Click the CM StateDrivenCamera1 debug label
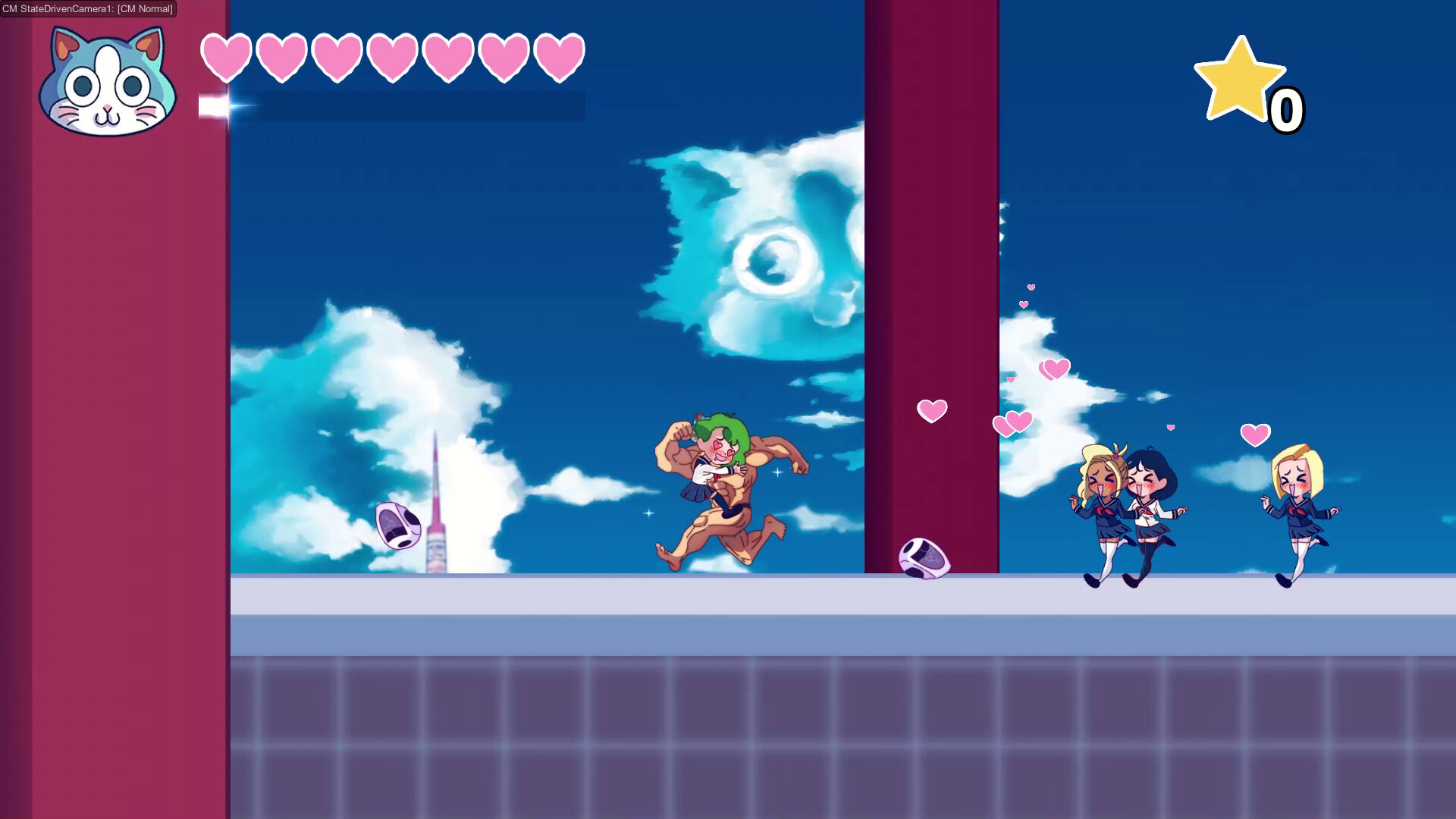1456x819 pixels. click(87, 10)
